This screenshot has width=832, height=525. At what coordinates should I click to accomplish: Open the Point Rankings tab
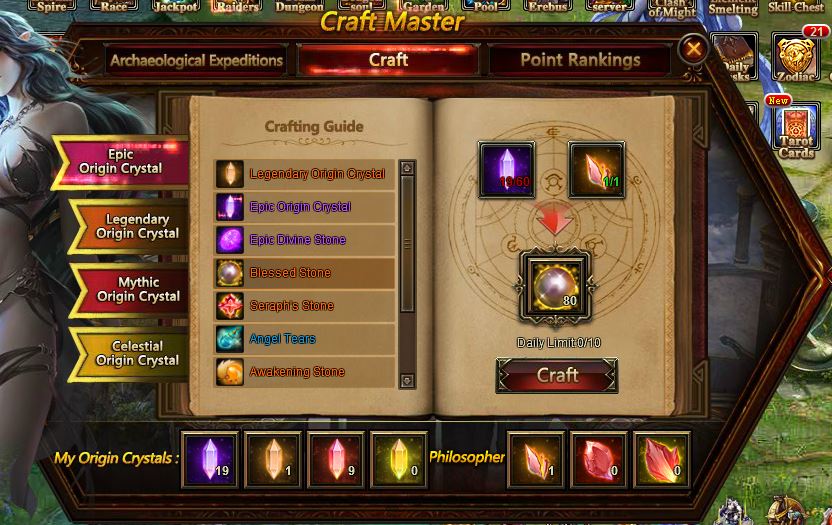[580, 60]
